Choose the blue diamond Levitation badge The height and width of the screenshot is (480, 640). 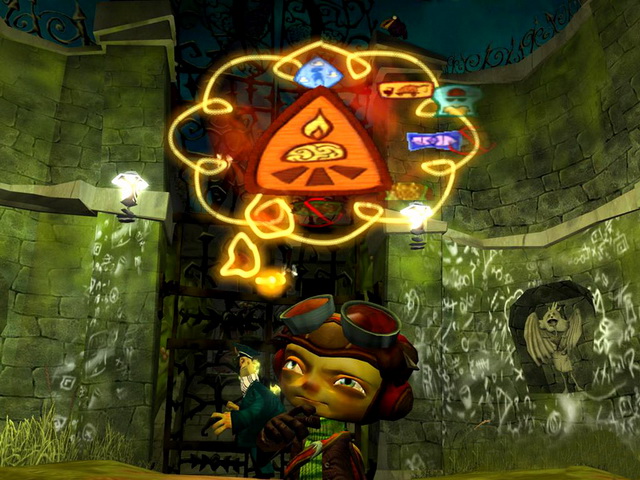click(x=320, y=71)
